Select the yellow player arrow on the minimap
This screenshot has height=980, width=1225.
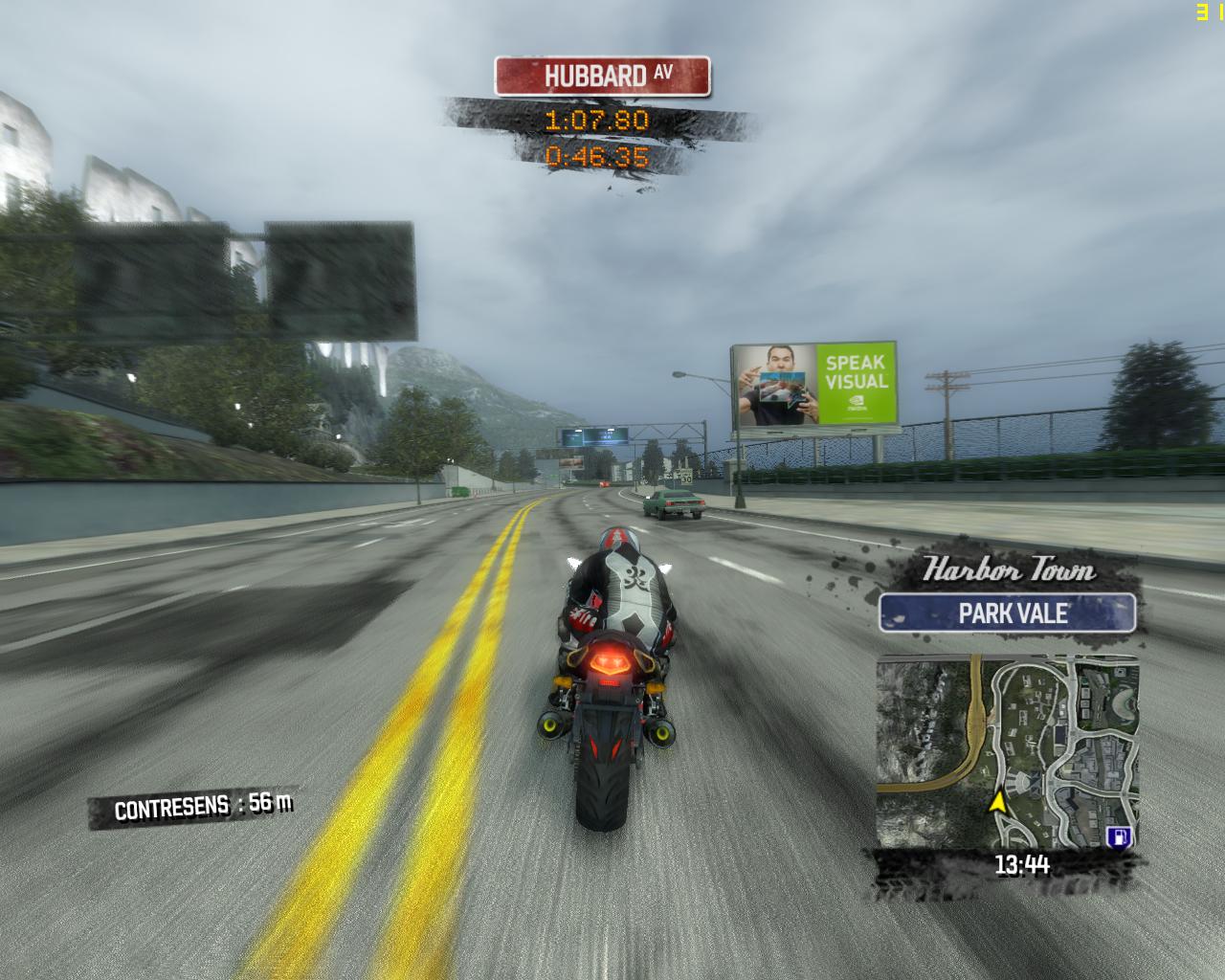(999, 805)
